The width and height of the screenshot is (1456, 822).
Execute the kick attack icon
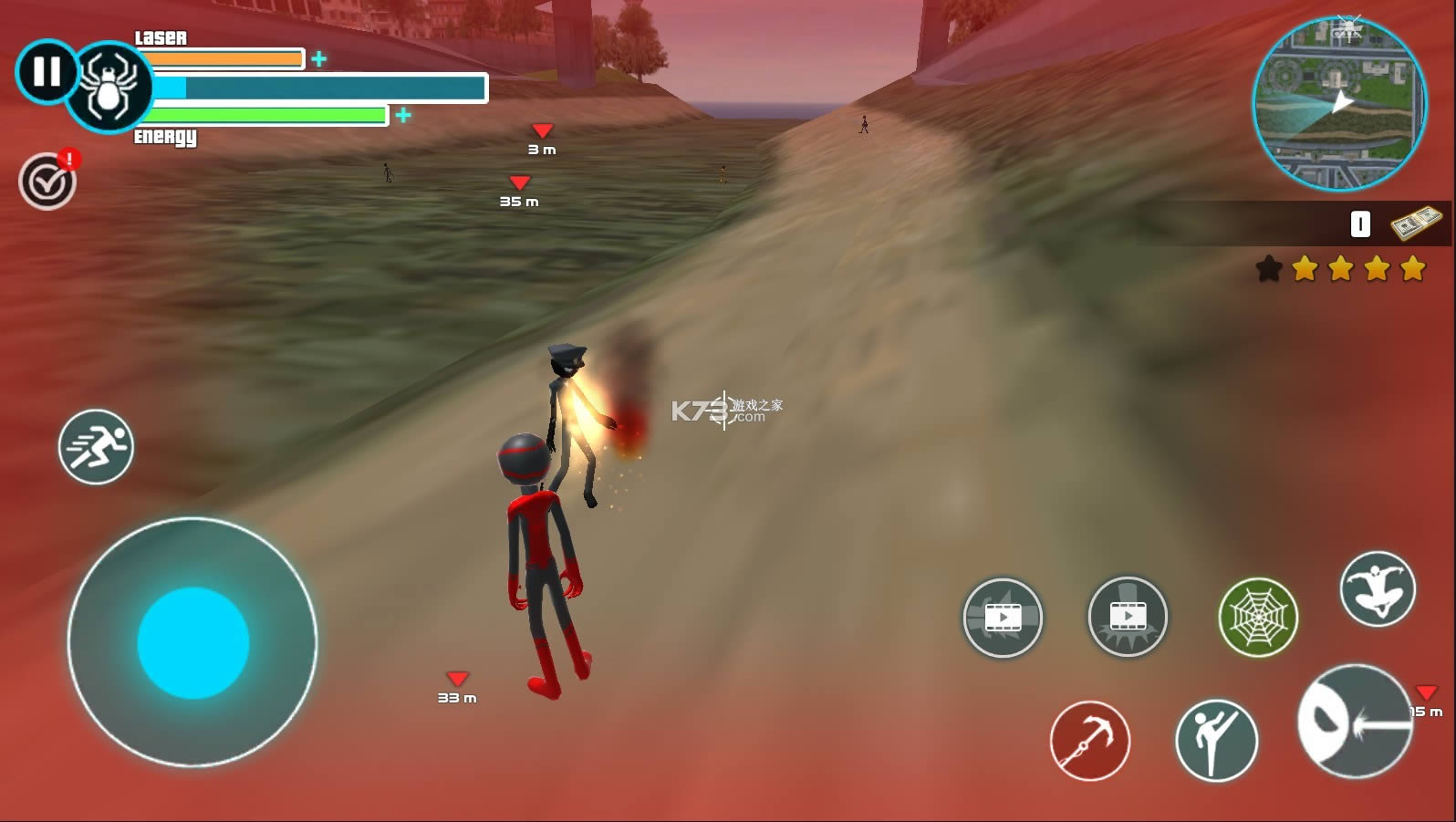pyautogui.click(x=1217, y=737)
